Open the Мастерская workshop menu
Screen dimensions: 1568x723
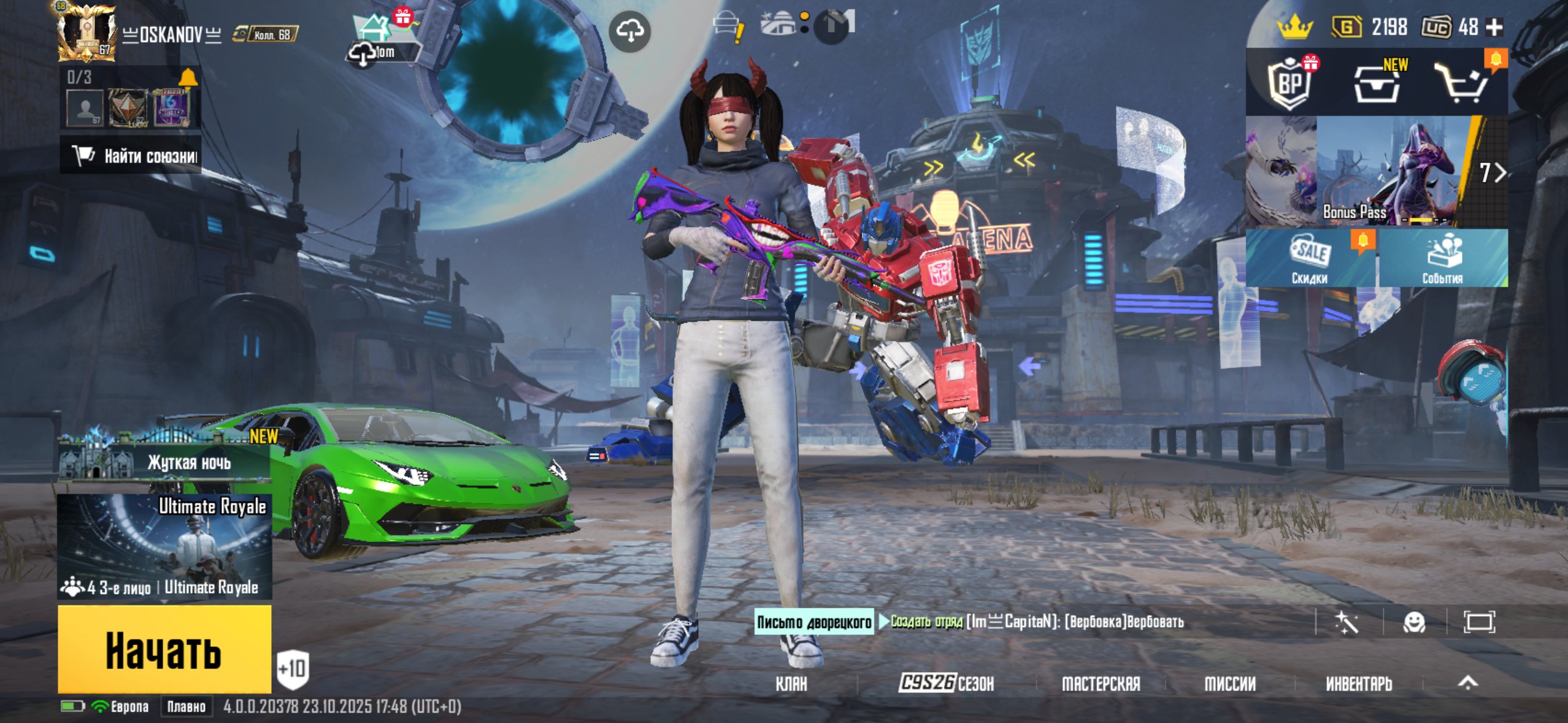pyautogui.click(x=1101, y=683)
